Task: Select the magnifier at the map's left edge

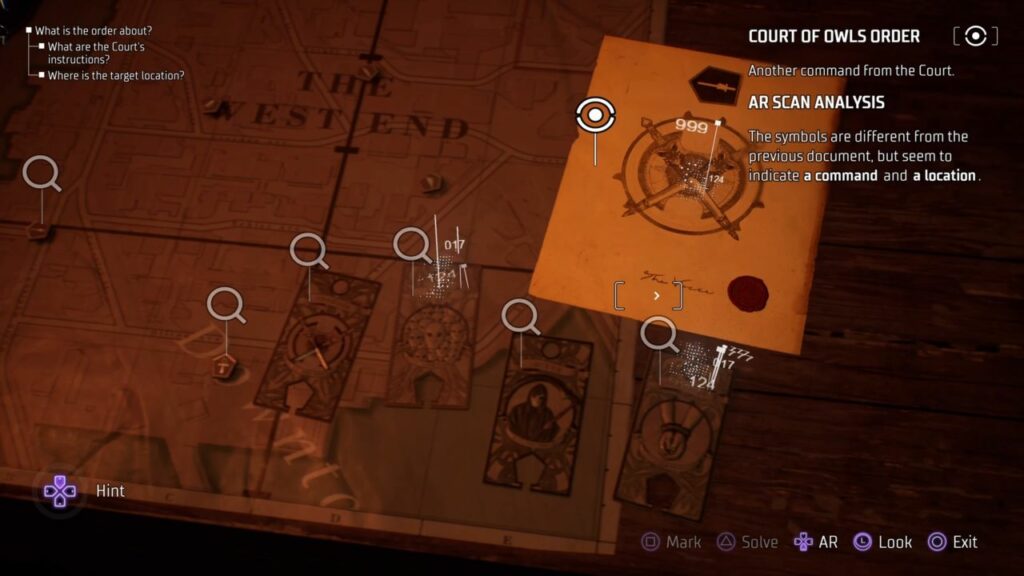Action: coord(41,172)
